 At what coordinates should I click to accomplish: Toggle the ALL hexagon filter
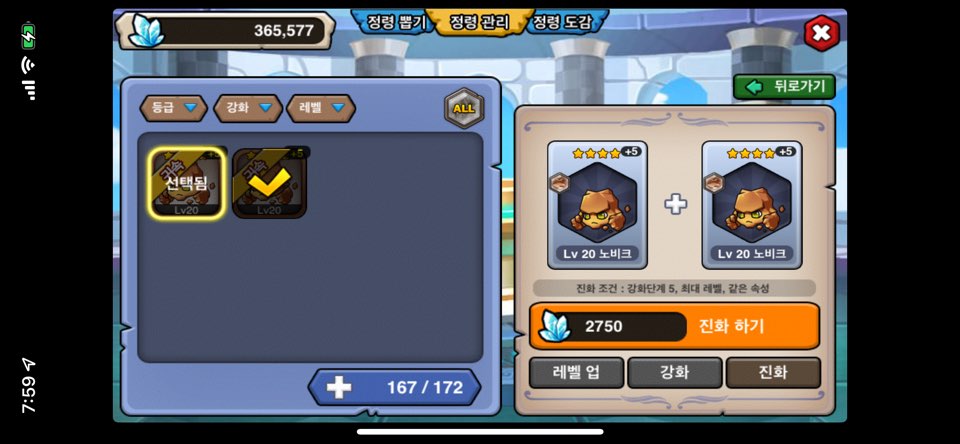tap(464, 108)
